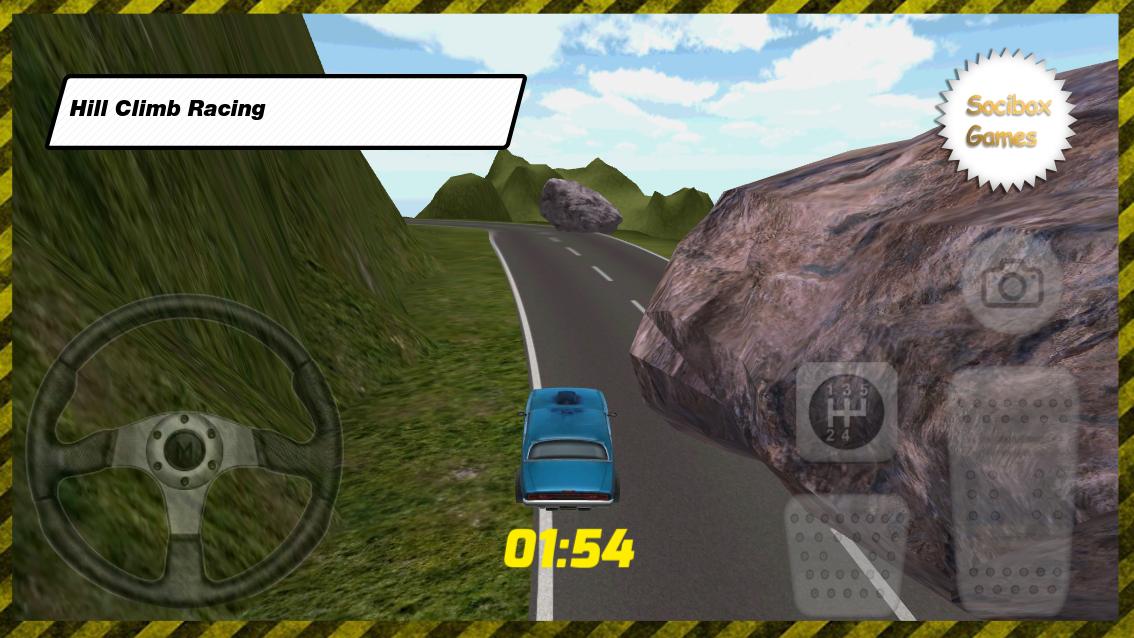The height and width of the screenshot is (638, 1134).
Task: Tap the gear shifter button
Action: point(846,411)
